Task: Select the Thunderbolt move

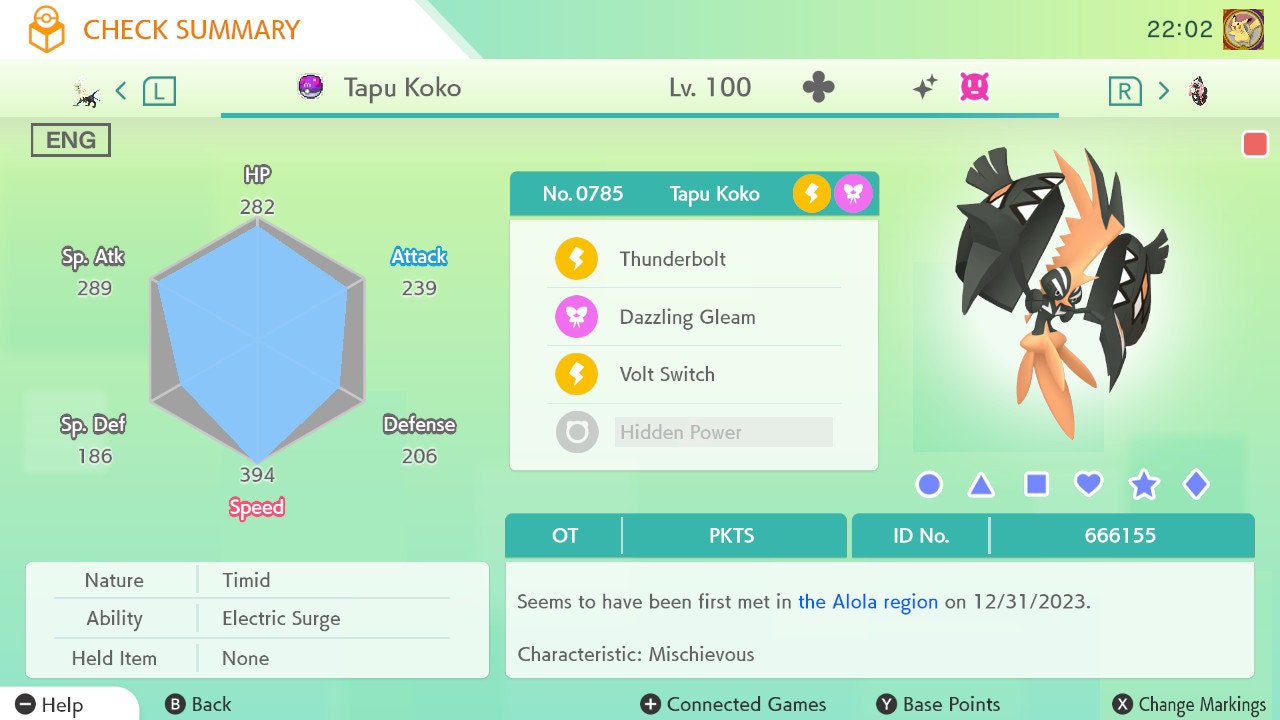Action: [672, 259]
